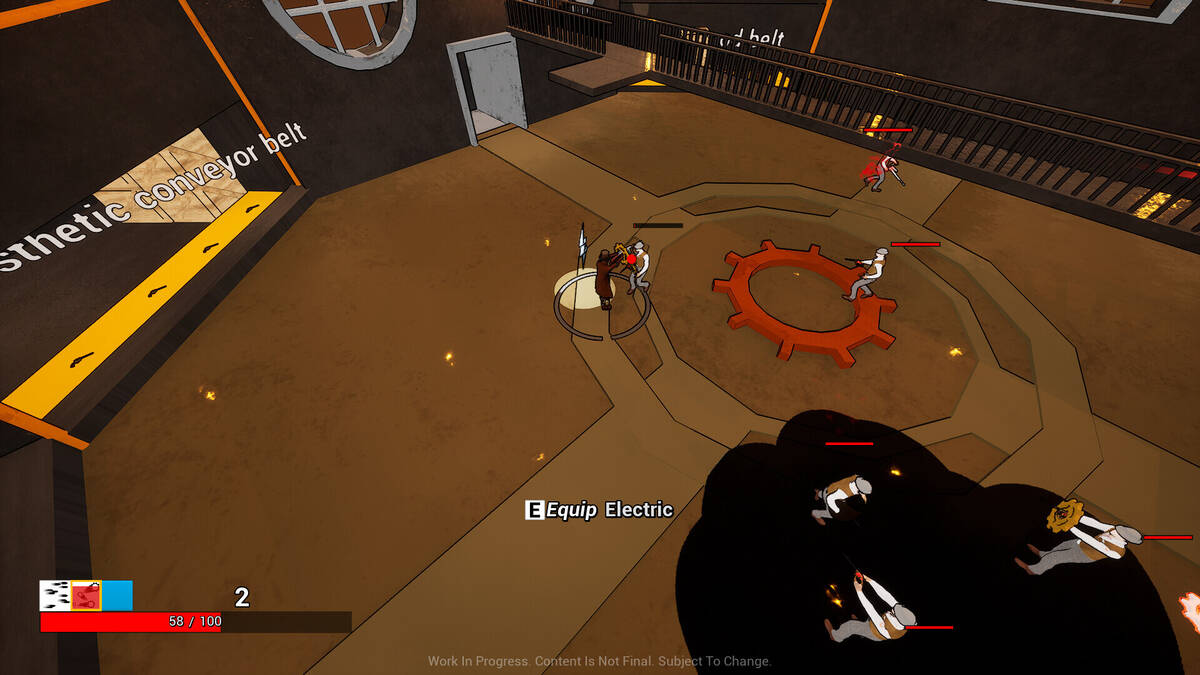This screenshot has width=1200, height=675.
Task: Select the white bullet-spray weapon slot
Action: point(54,596)
